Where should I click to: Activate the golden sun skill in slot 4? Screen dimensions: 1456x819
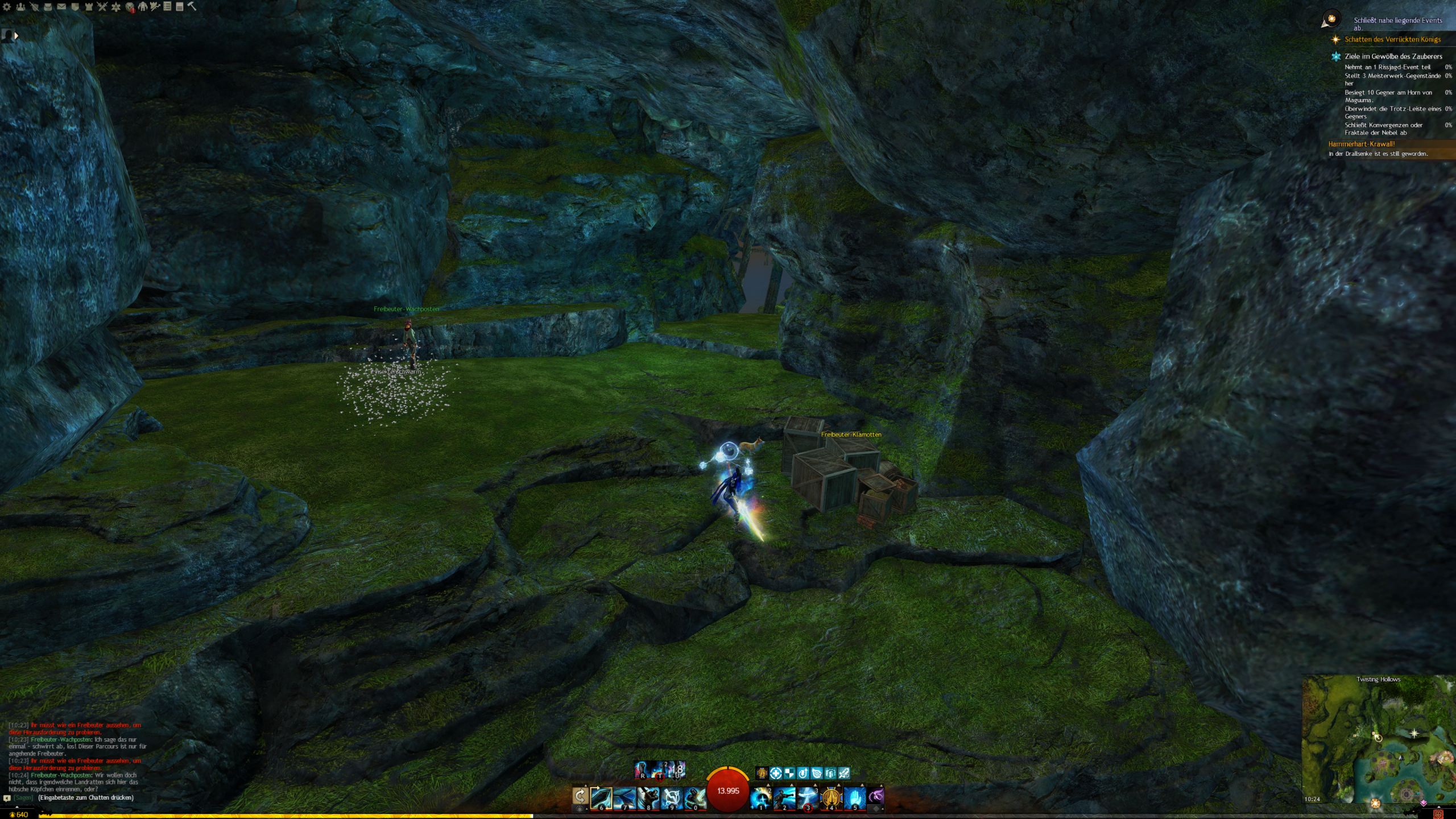(831, 798)
